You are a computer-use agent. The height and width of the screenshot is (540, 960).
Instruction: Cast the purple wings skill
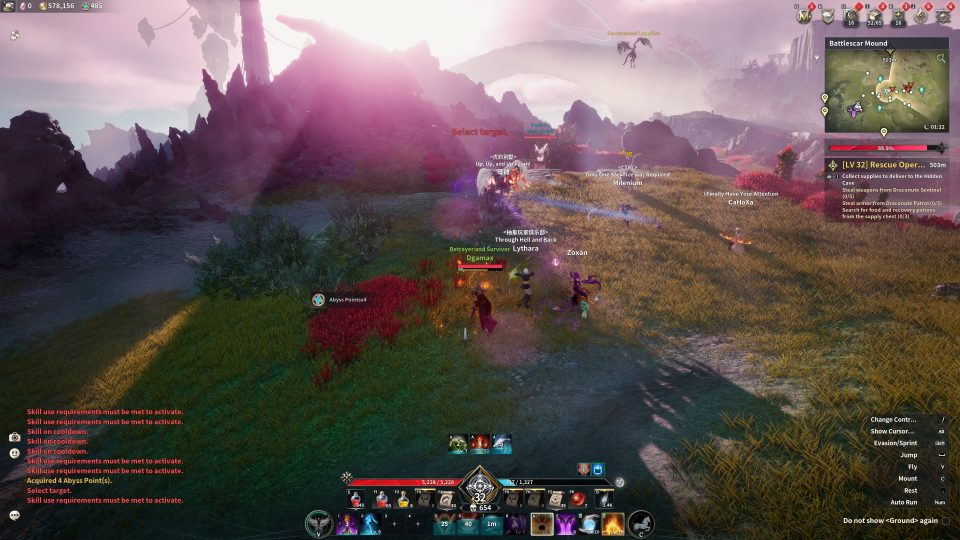(x=566, y=523)
